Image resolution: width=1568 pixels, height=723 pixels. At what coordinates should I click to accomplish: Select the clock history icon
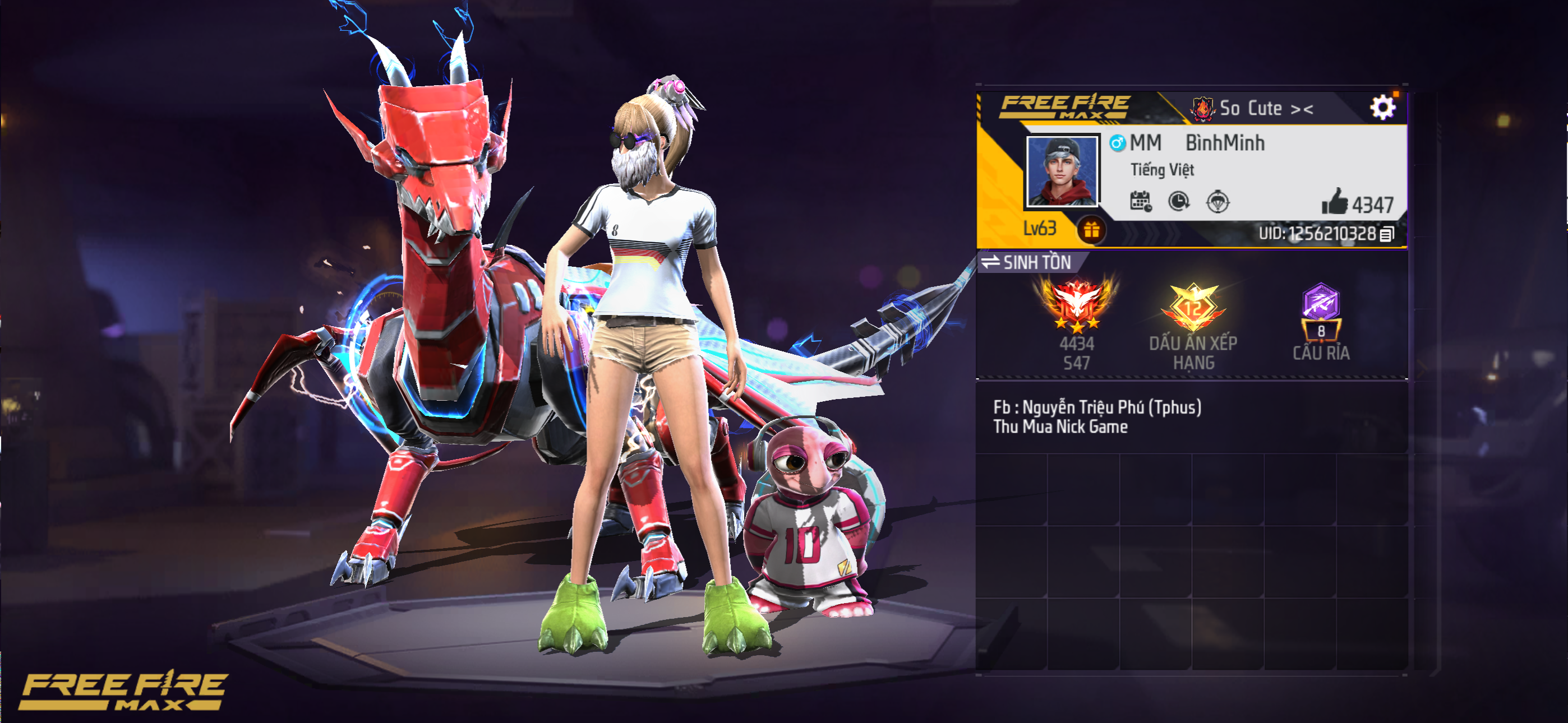1179,201
